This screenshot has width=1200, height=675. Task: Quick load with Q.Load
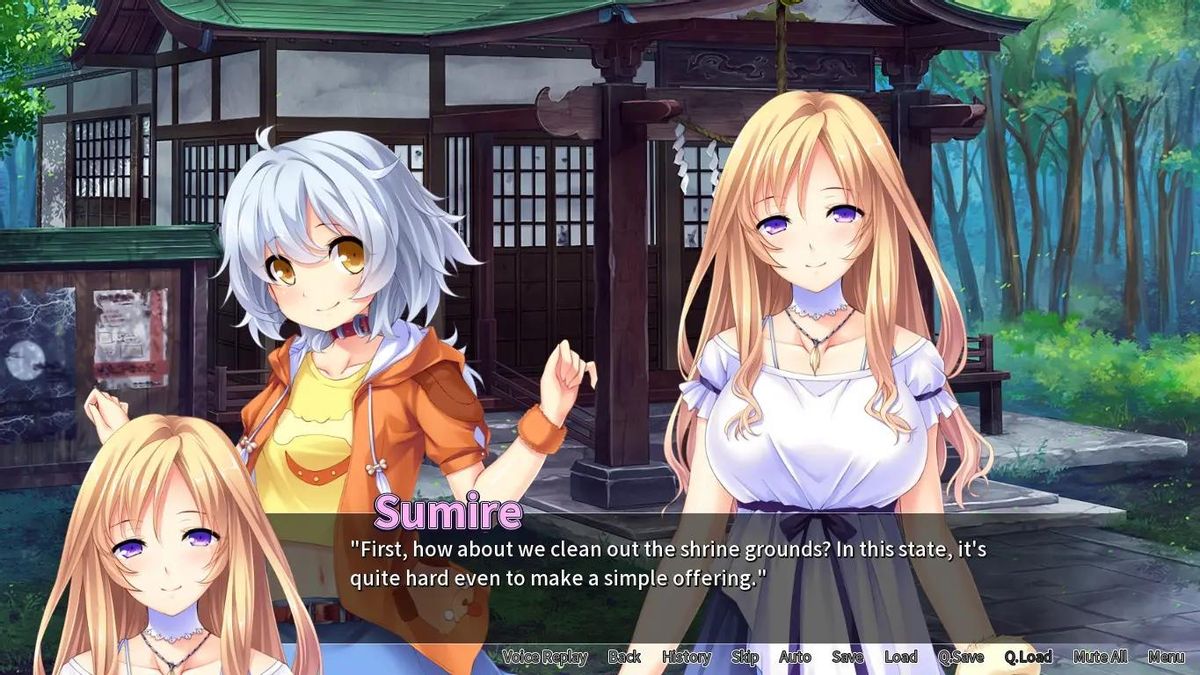(1028, 657)
